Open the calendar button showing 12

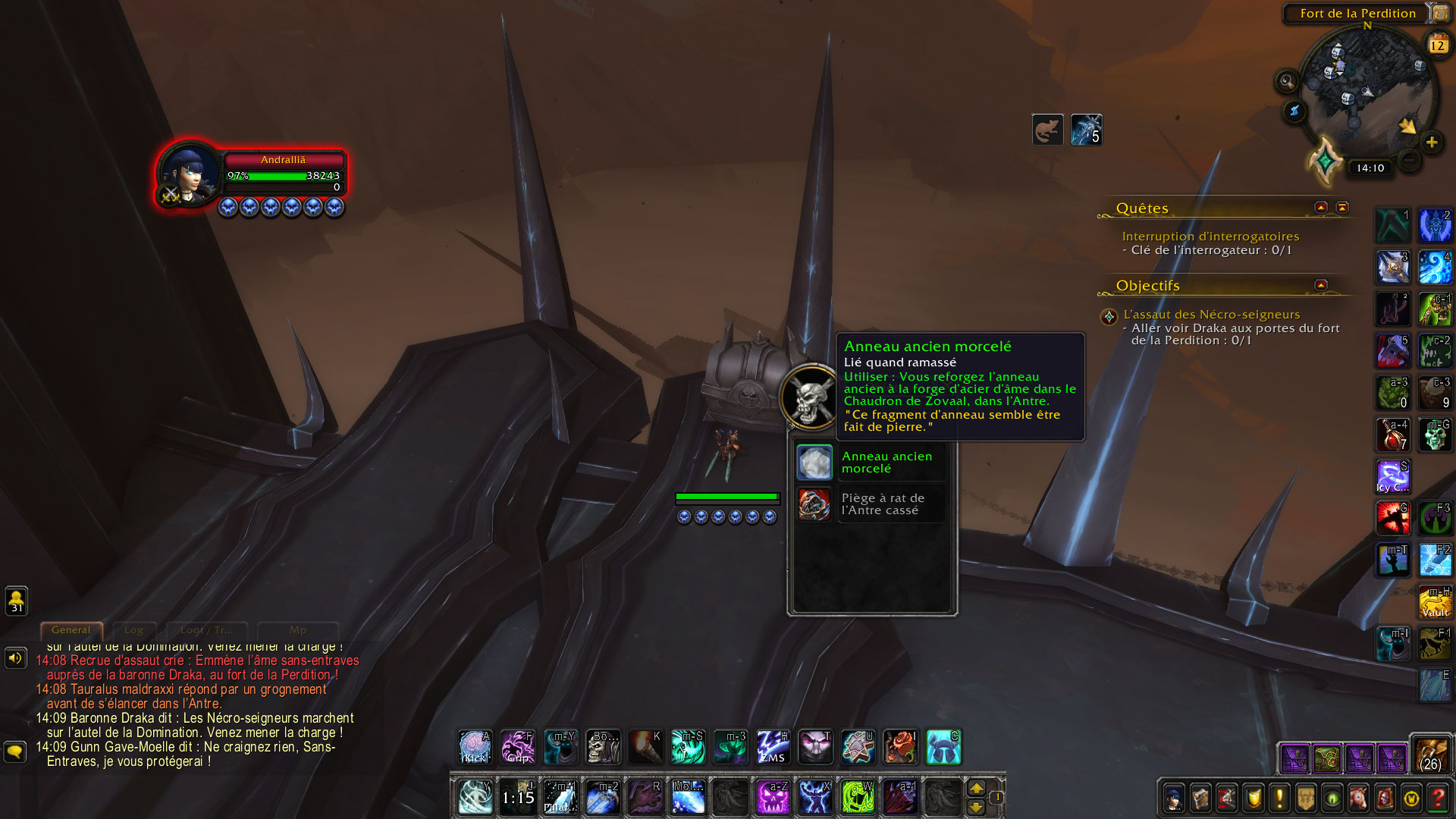point(1437,45)
